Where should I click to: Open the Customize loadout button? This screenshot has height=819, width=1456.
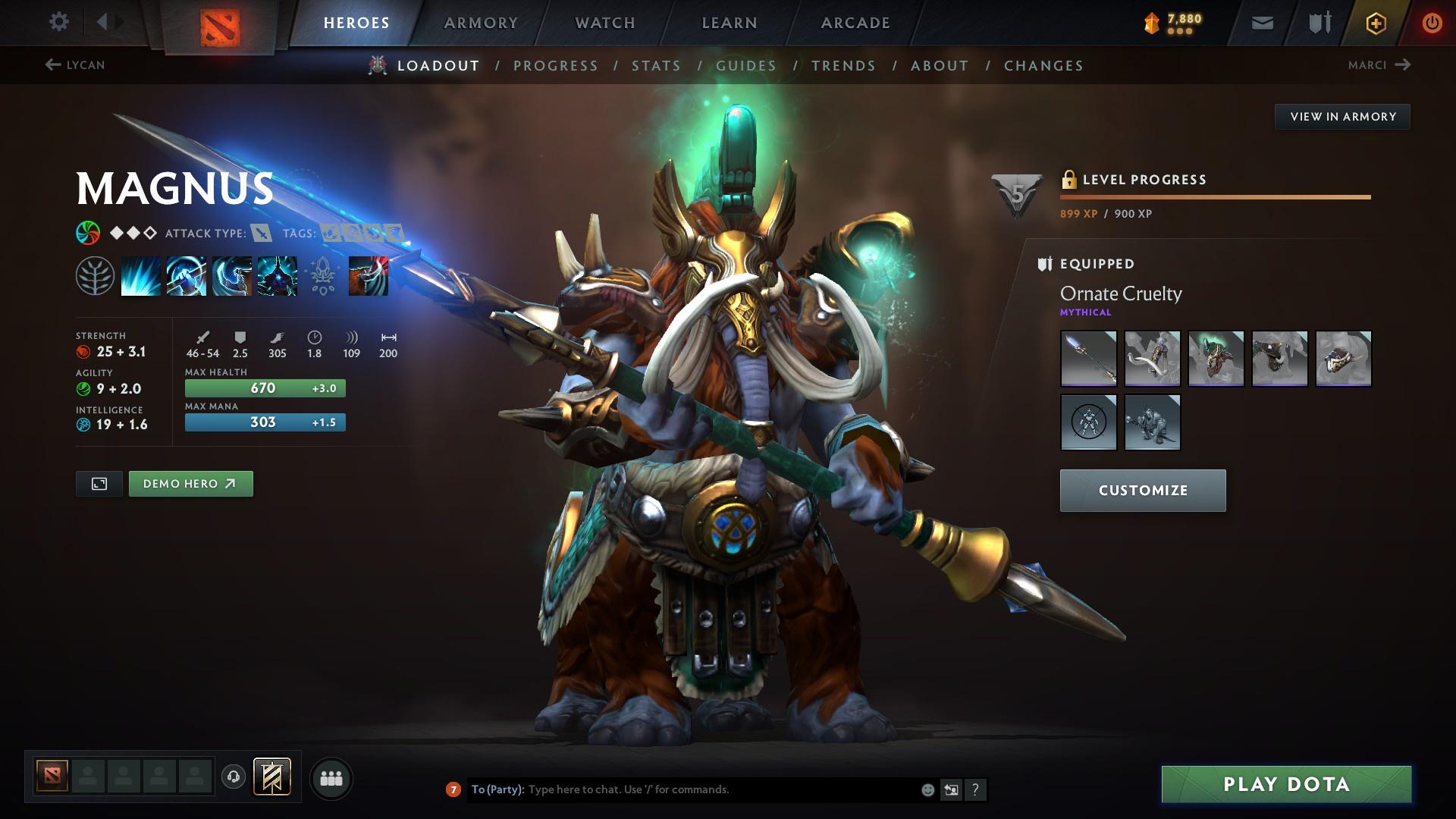click(x=1142, y=491)
